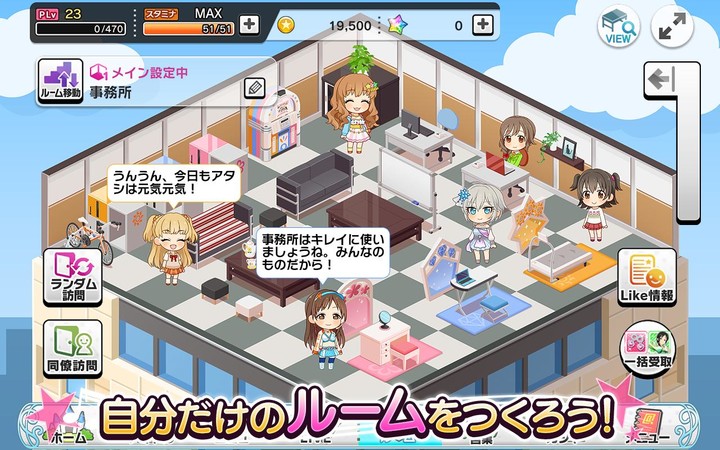Click the pencil edit icon beside 事務所
The width and height of the screenshot is (720, 450).
(x=254, y=88)
